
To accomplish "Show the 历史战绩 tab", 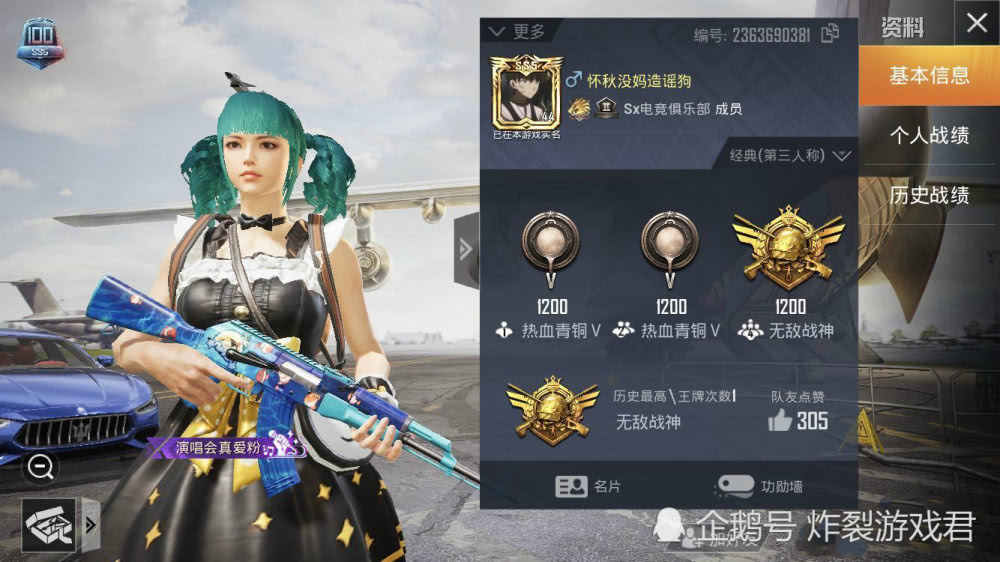I will pyautogui.click(x=929, y=195).
